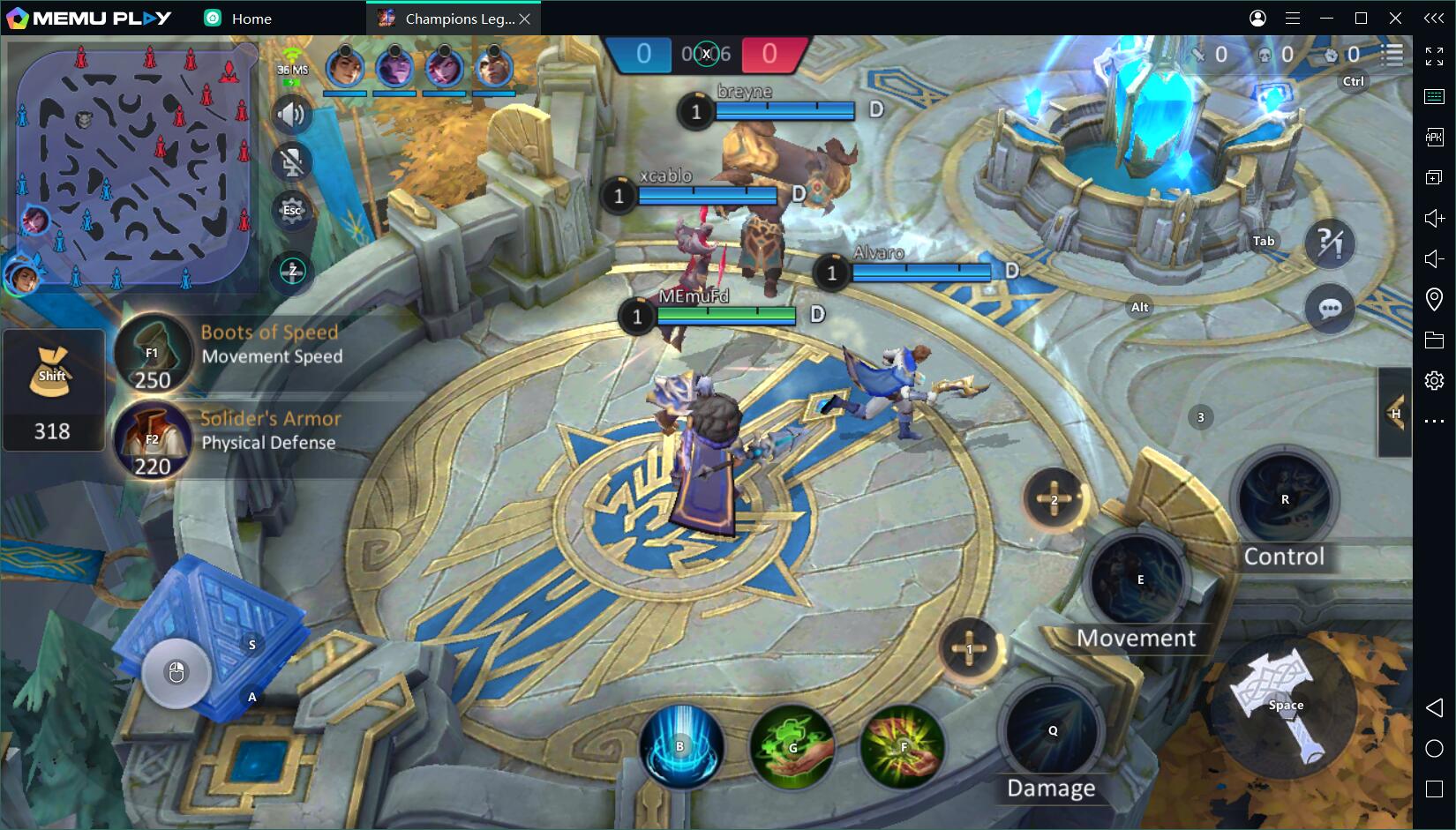Open the quick chat bubble

click(x=1330, y=308)
